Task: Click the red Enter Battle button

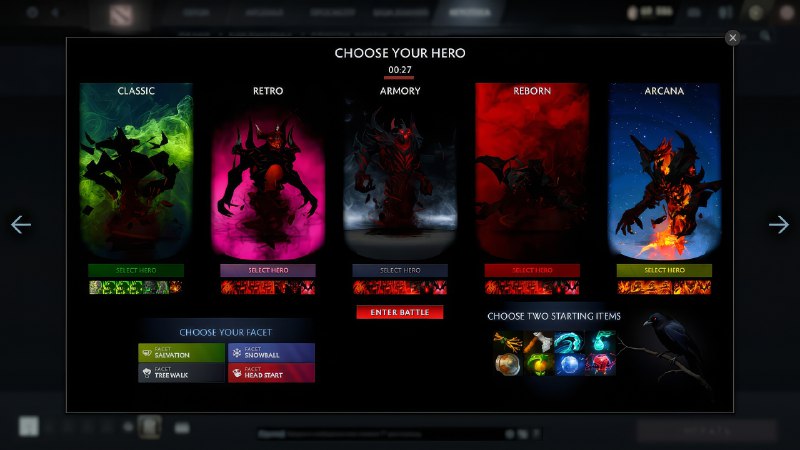Action: (x=400, y=313)
